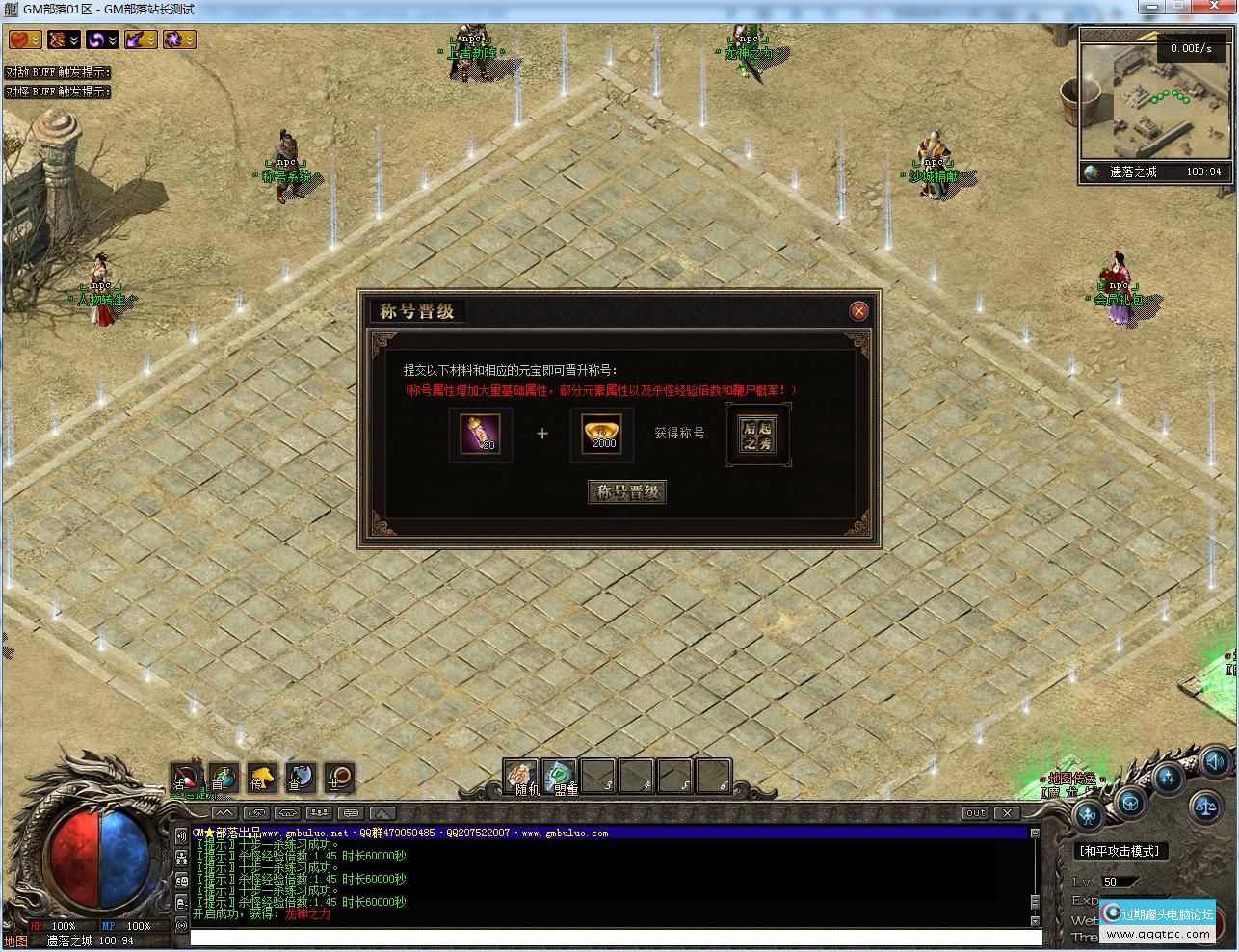Confirm the 称号晋级 title upgrade button

point(627,492)
